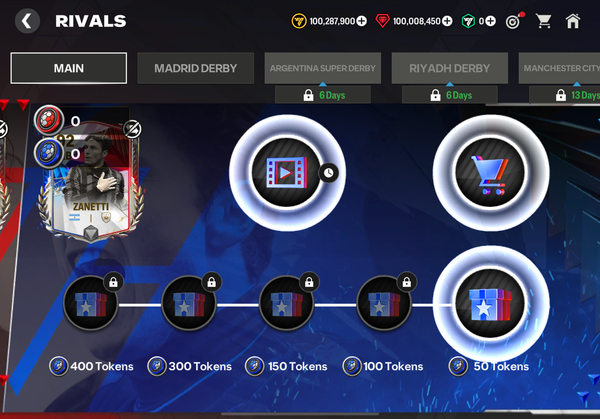
Task: Select the locked 300 Tokens reward
Action: click(x=189, y=304)
